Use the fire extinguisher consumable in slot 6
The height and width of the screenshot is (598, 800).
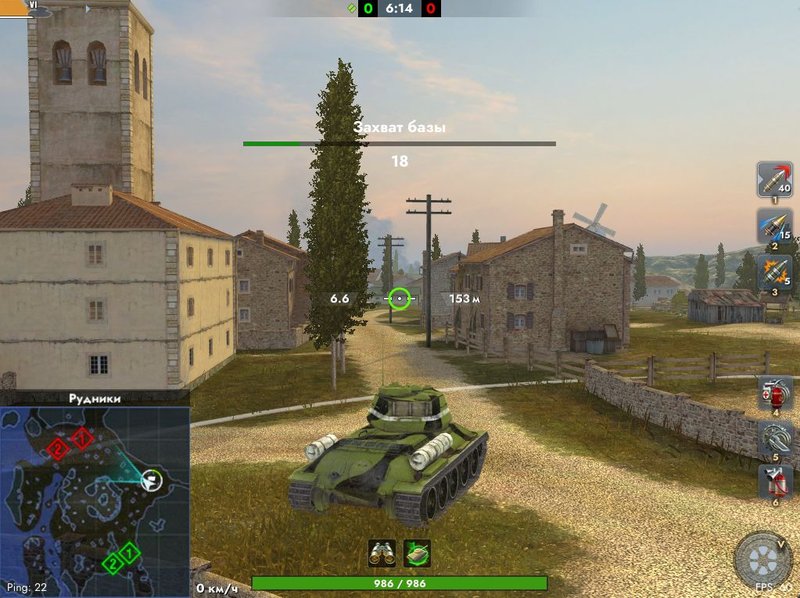click(775, 482)
